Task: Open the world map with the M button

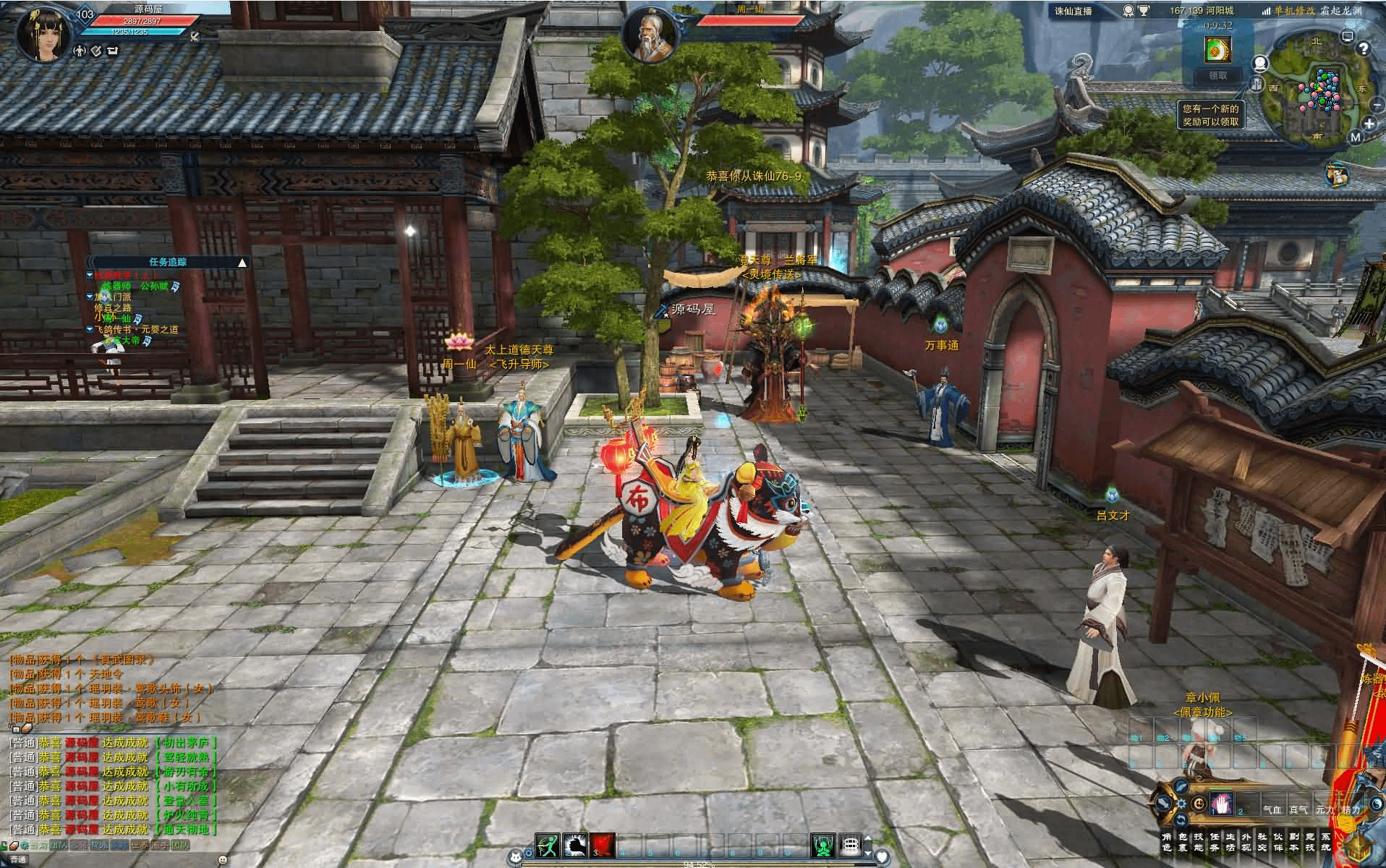Action: pos(1356,137)
